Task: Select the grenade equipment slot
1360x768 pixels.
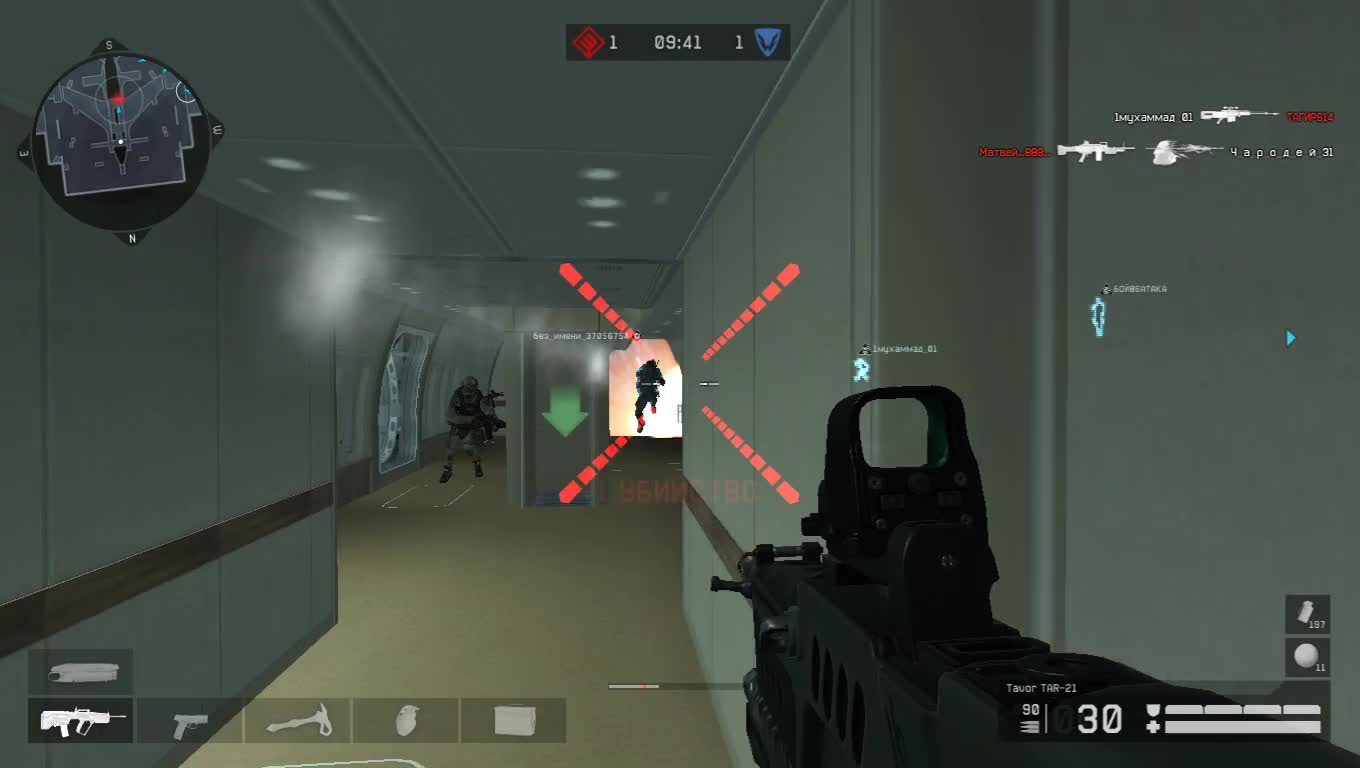Action: pyautogui.click(x=406, y=719)
